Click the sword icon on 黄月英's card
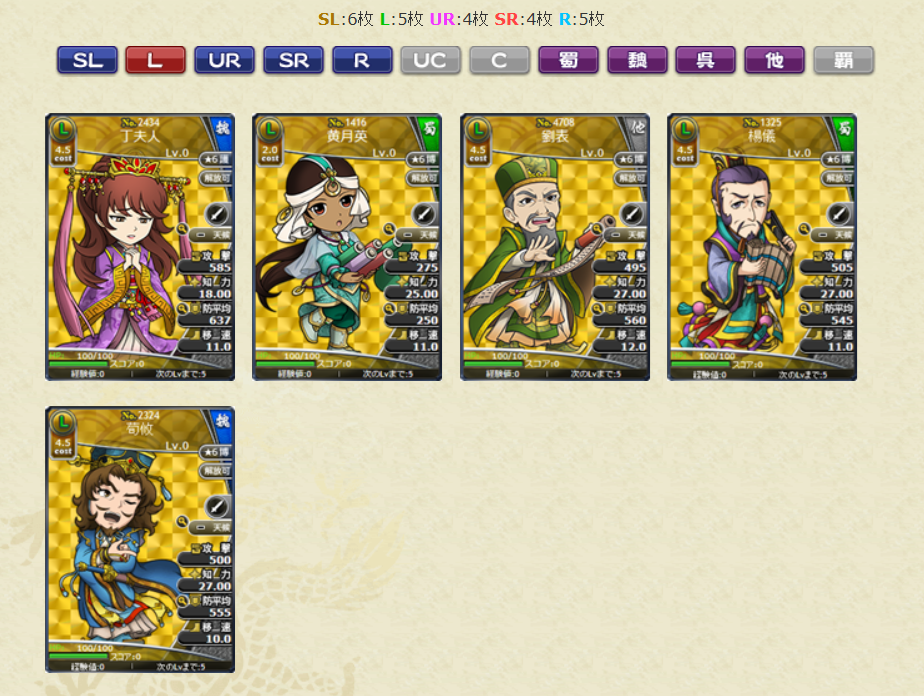Viewport: 924px width, 696px height. point(425,213)
